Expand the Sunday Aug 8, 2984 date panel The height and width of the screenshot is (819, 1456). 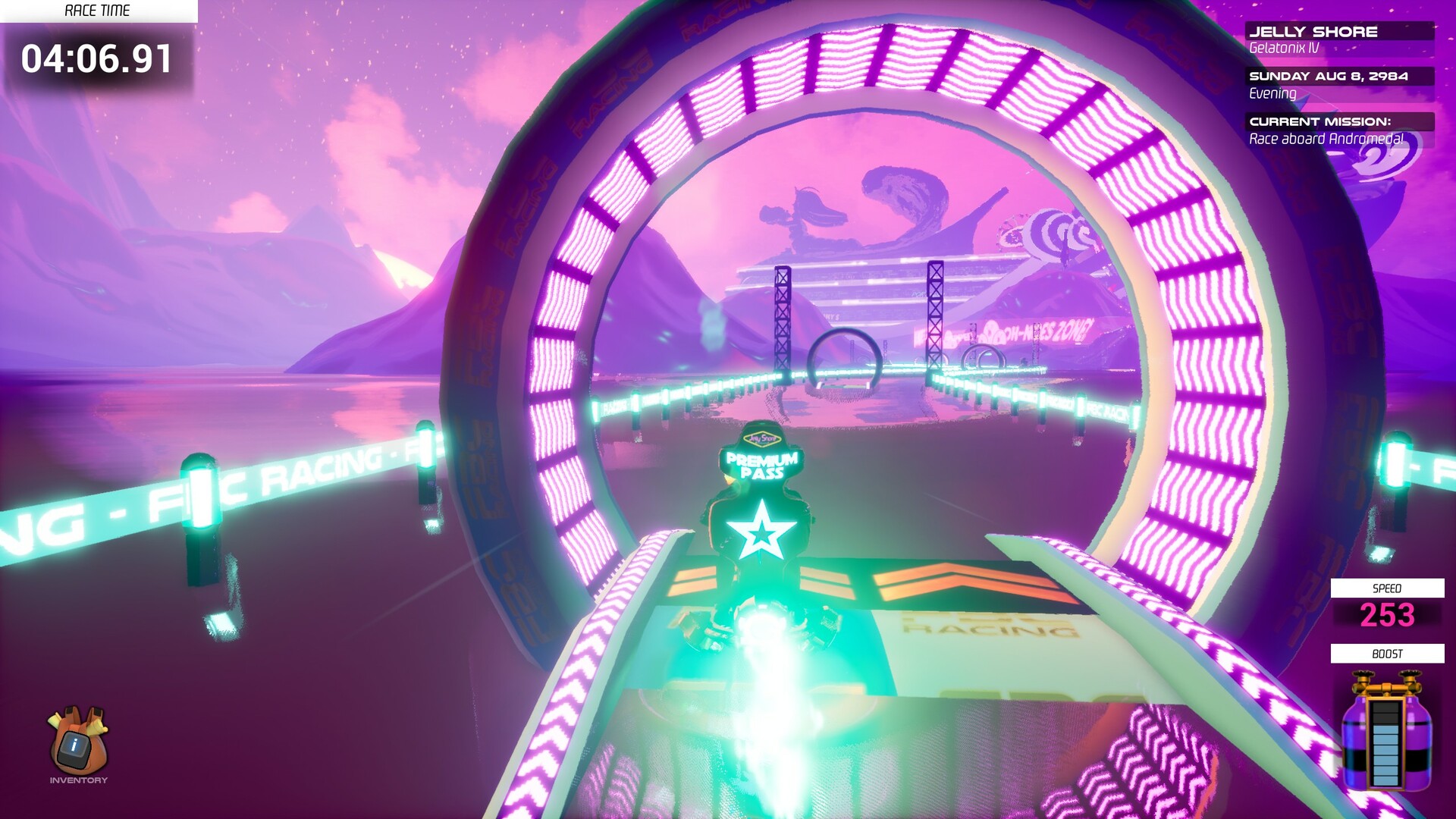pos(1329,76)
